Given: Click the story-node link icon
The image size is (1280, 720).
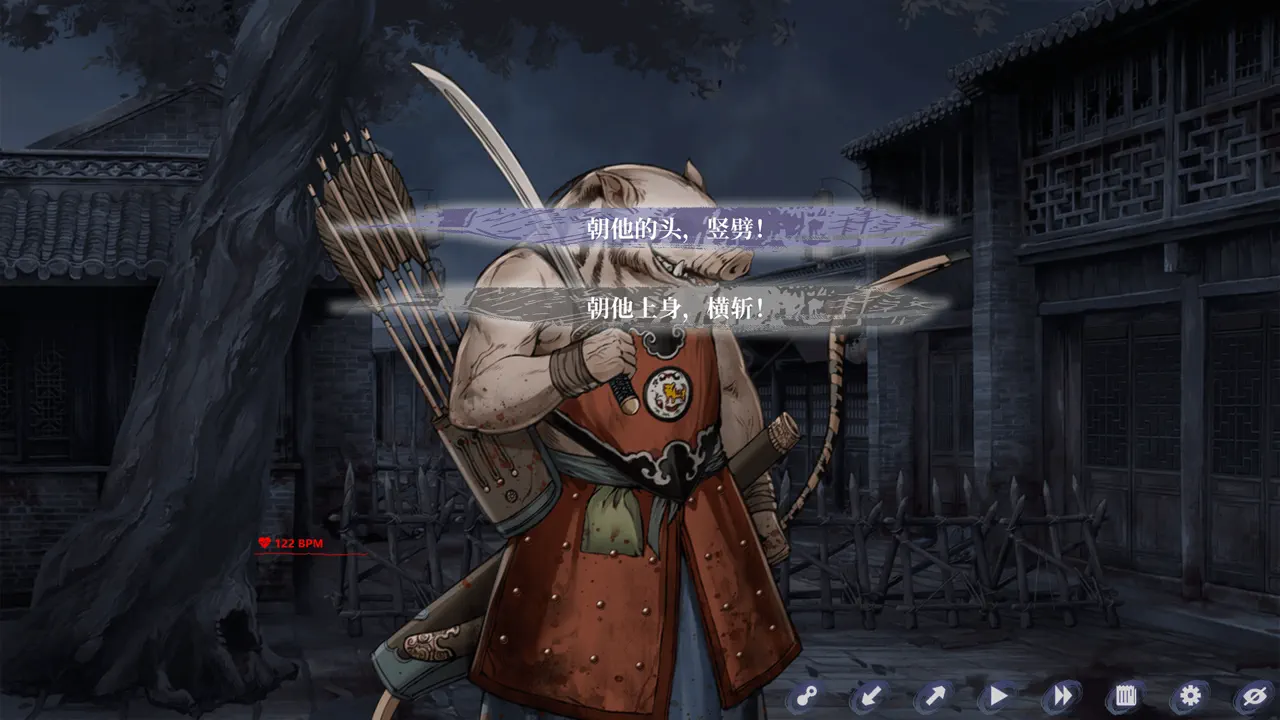Looking at the screenshot, I should coord(806,695).
